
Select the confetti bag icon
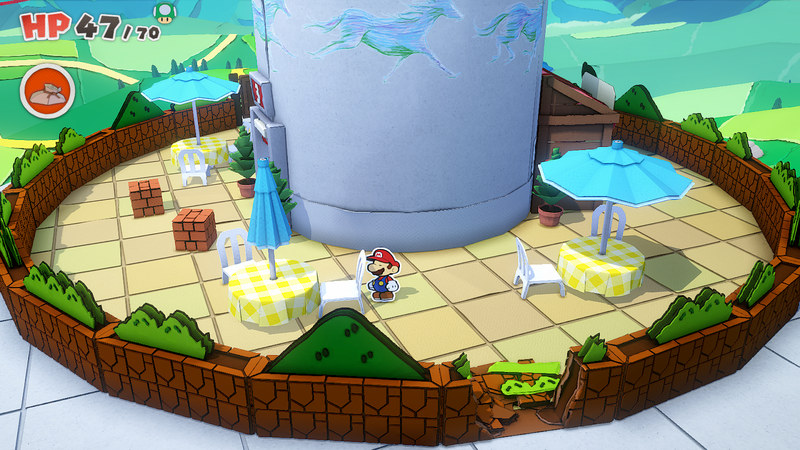(46, 91)
